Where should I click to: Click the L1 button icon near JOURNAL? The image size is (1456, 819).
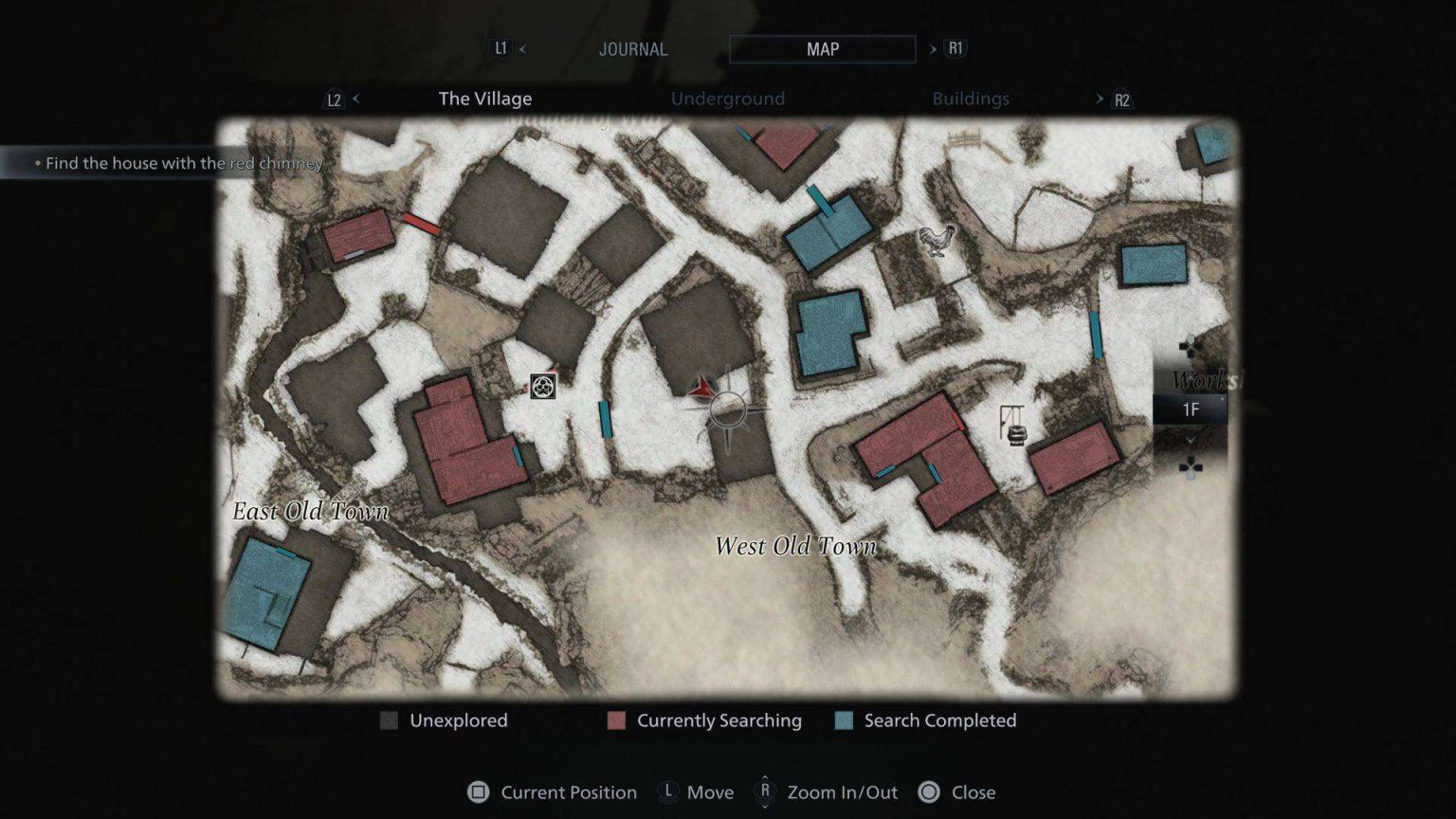(500, 48)
